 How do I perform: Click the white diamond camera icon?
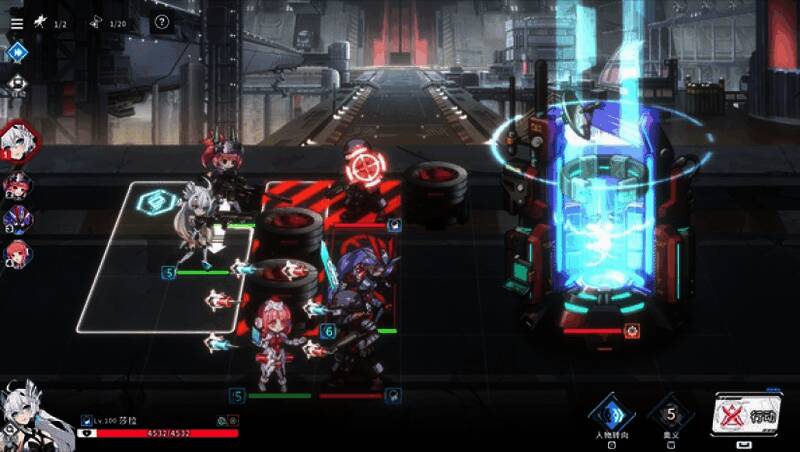16,83
